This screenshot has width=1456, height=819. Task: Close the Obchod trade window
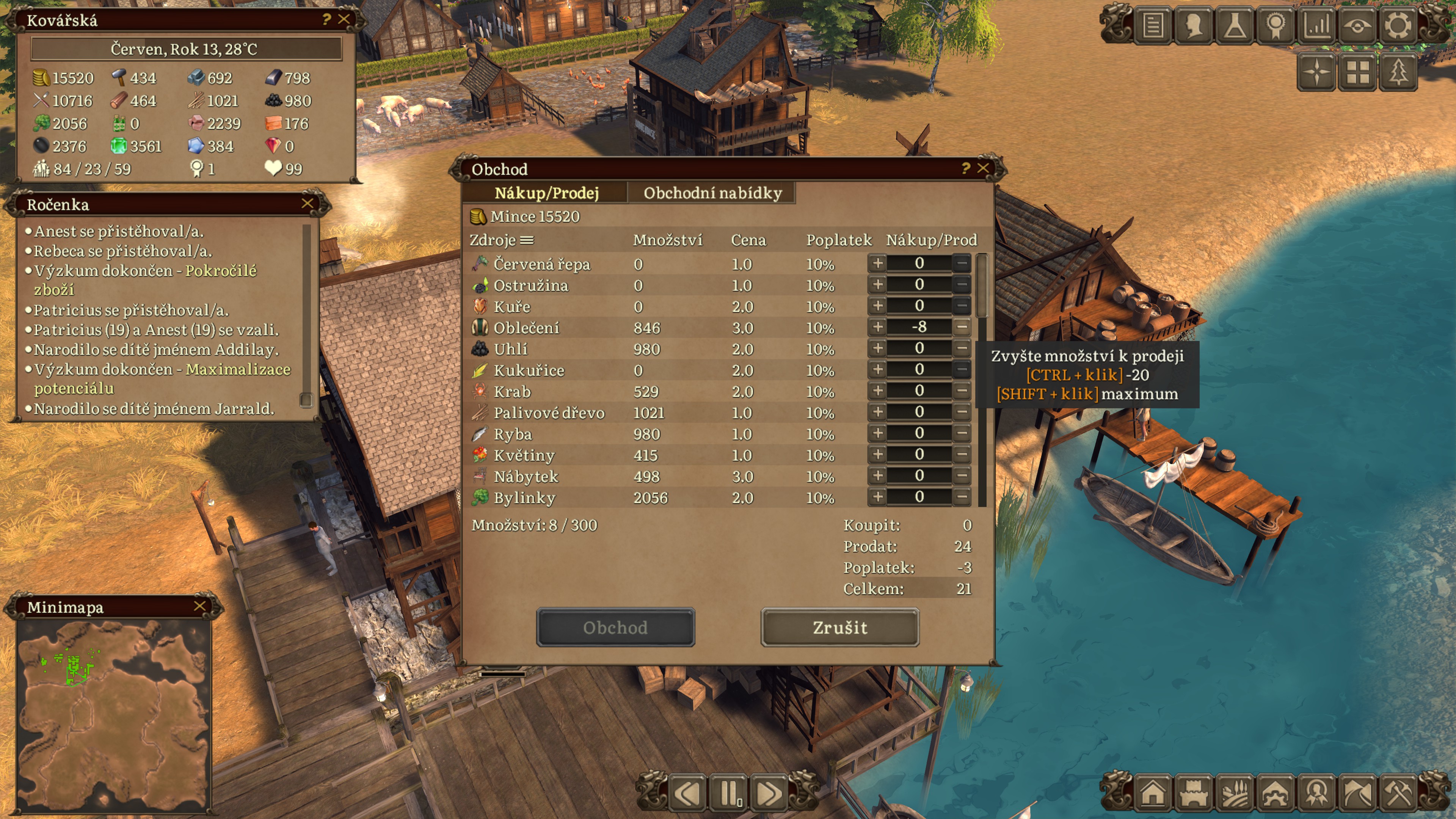[983, 168]
